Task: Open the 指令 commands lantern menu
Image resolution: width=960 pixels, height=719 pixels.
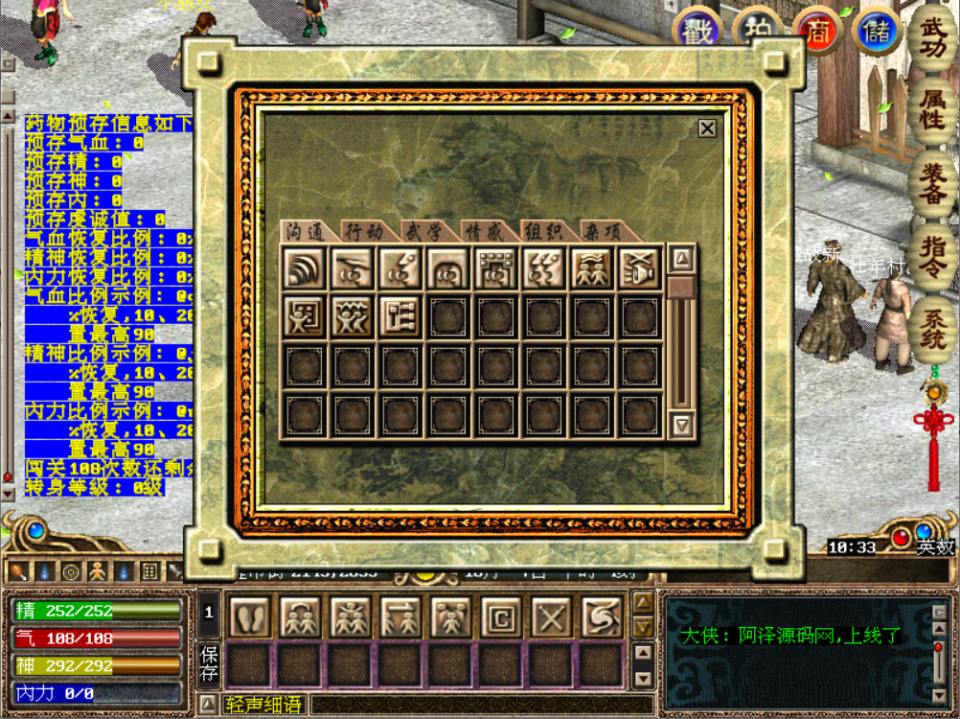Action: point(932,256)
